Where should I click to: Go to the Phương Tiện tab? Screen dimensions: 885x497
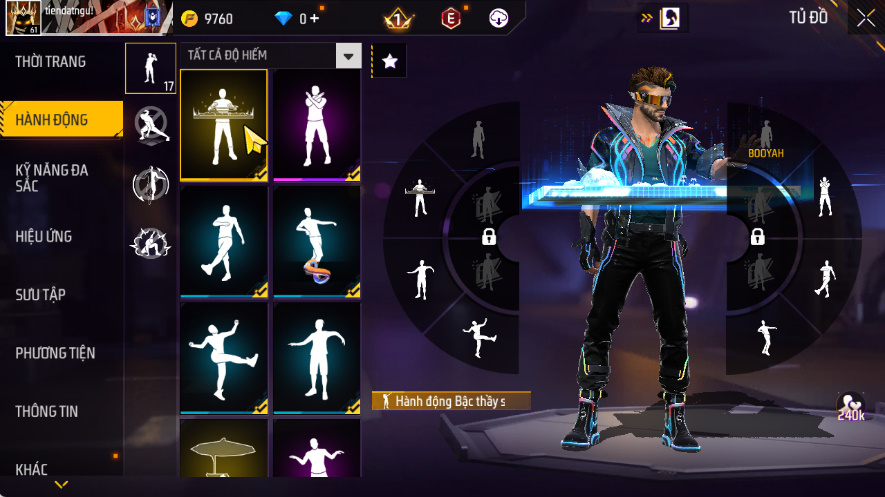(x=54, y=353)
